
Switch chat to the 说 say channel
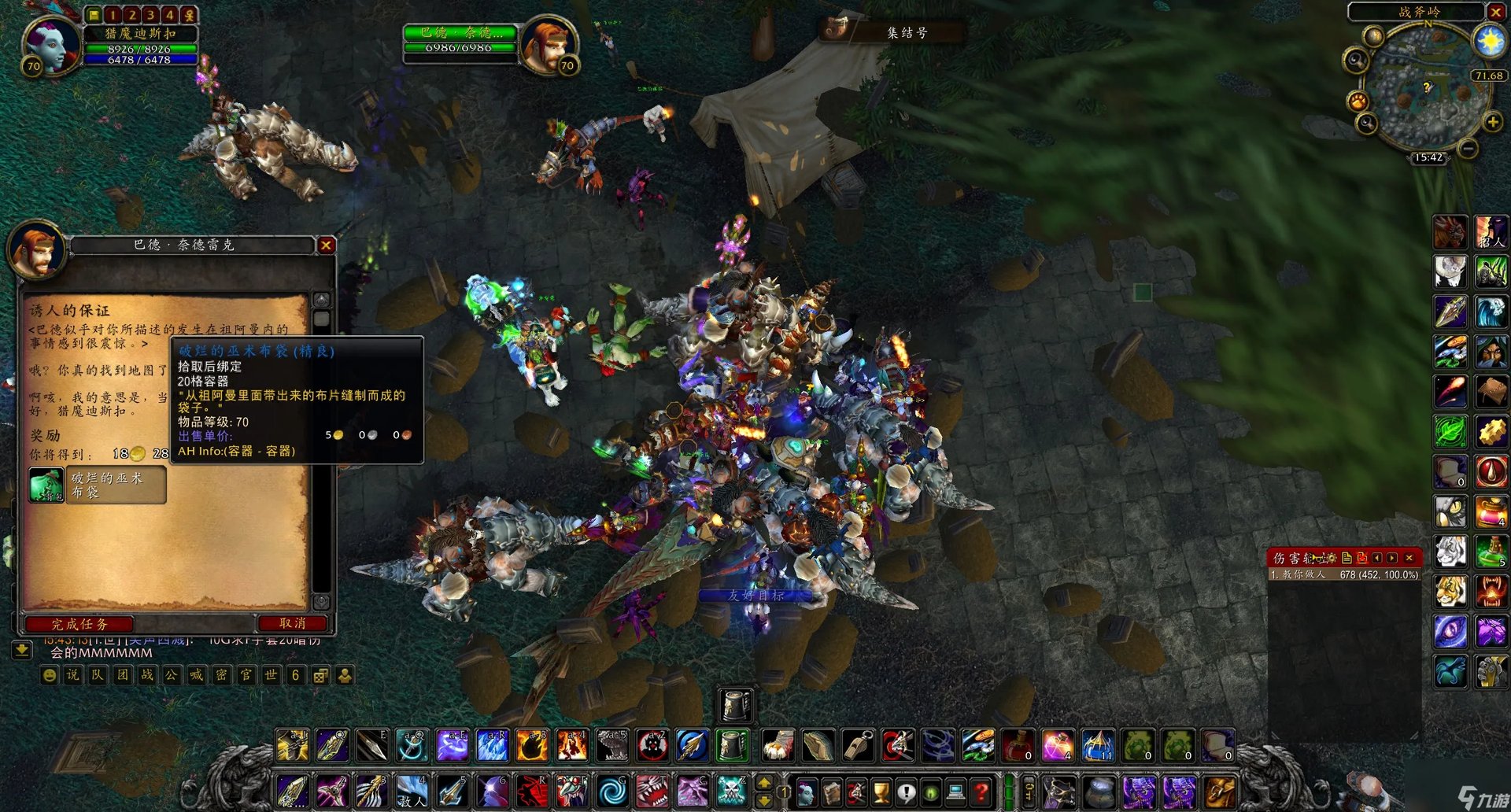(x=72, y=675)
